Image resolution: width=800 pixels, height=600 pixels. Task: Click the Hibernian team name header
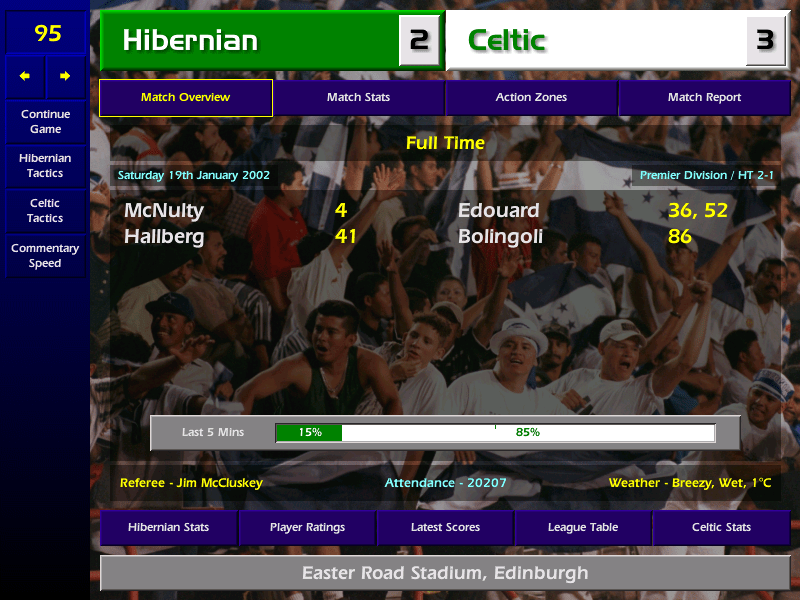tap(250, 41)
